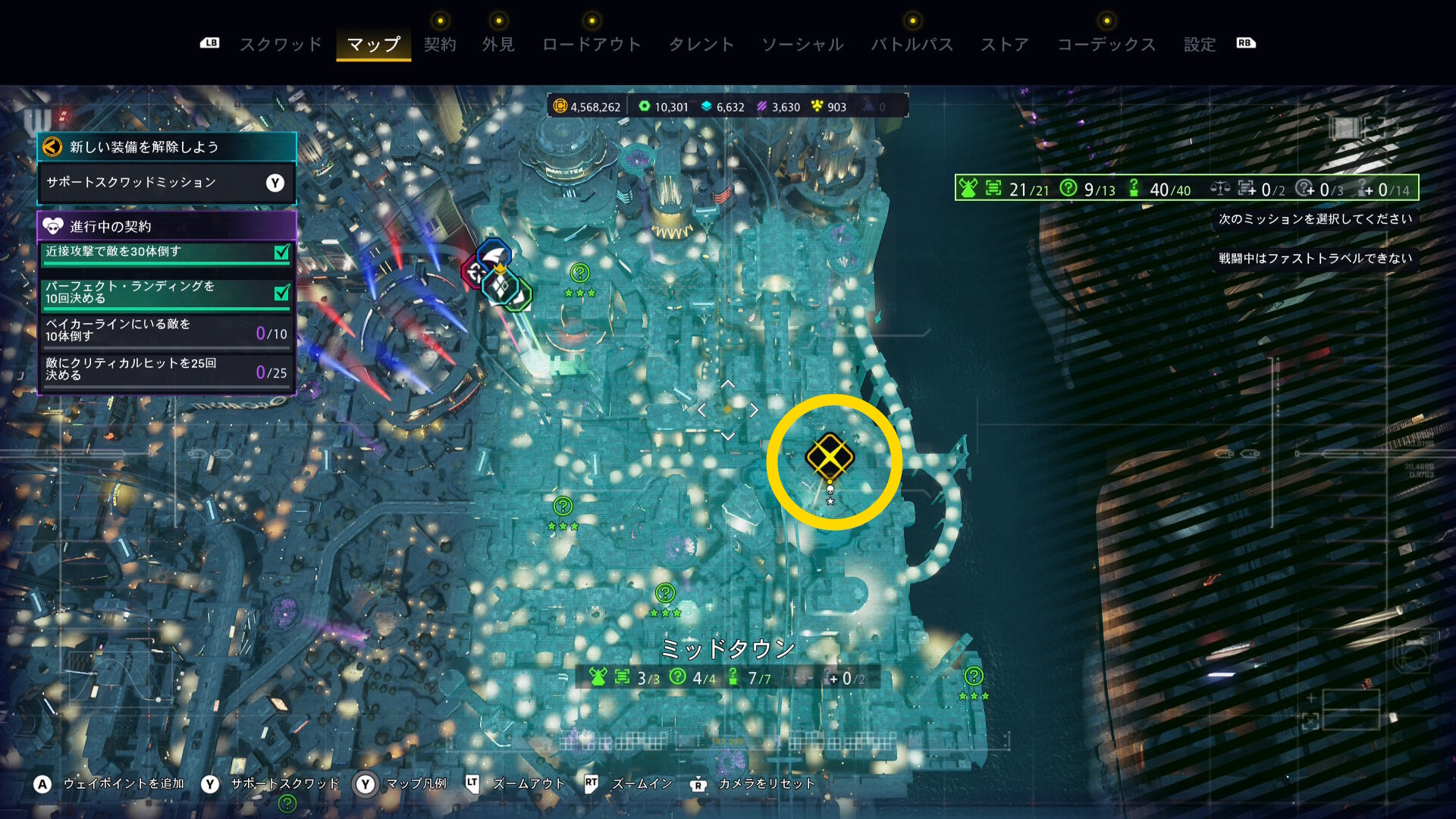This screenshot has width=1456, height=819.
Task: Open the ソーシャル tab
Action: 802,45
